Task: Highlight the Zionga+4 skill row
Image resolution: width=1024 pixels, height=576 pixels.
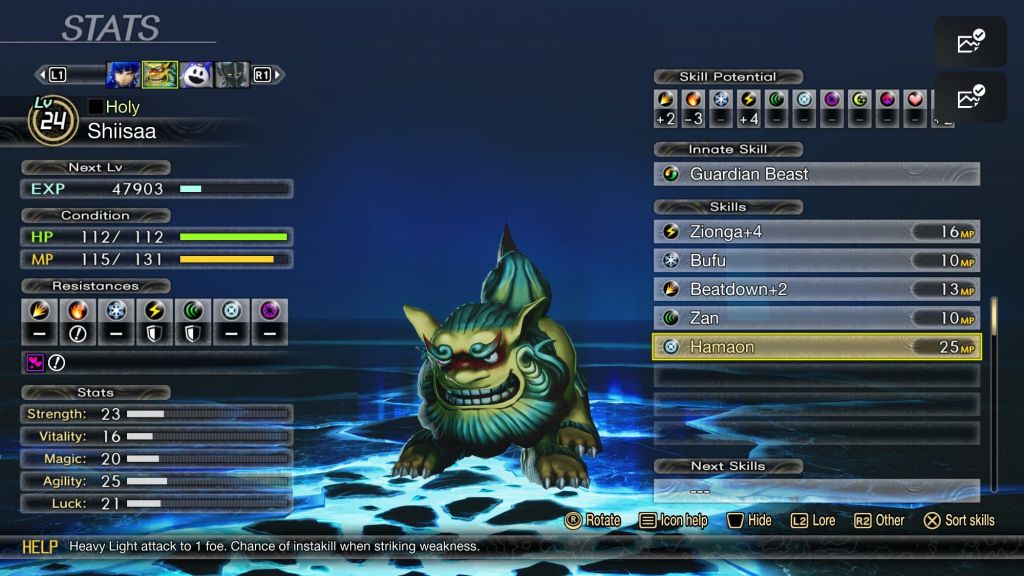Action: click(816, 232)
